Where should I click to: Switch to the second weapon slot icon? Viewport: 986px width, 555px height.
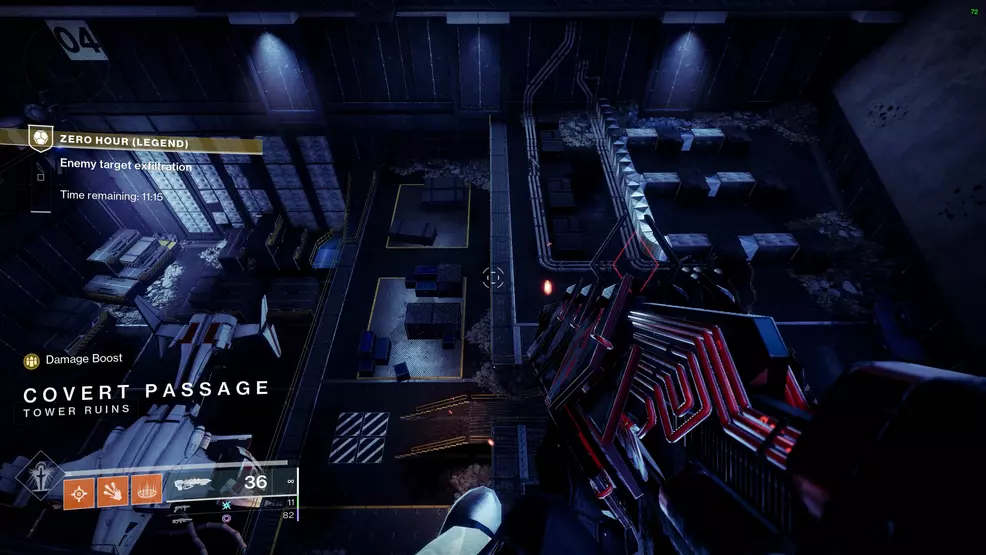[184, 507]
